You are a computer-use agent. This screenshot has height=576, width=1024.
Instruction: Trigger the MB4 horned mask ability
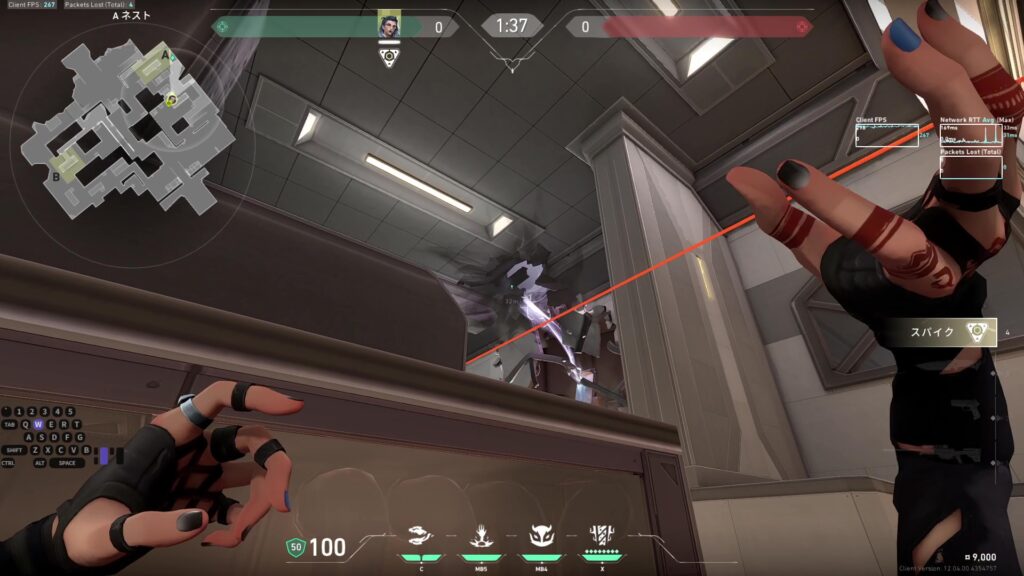(x=541, y=538)
